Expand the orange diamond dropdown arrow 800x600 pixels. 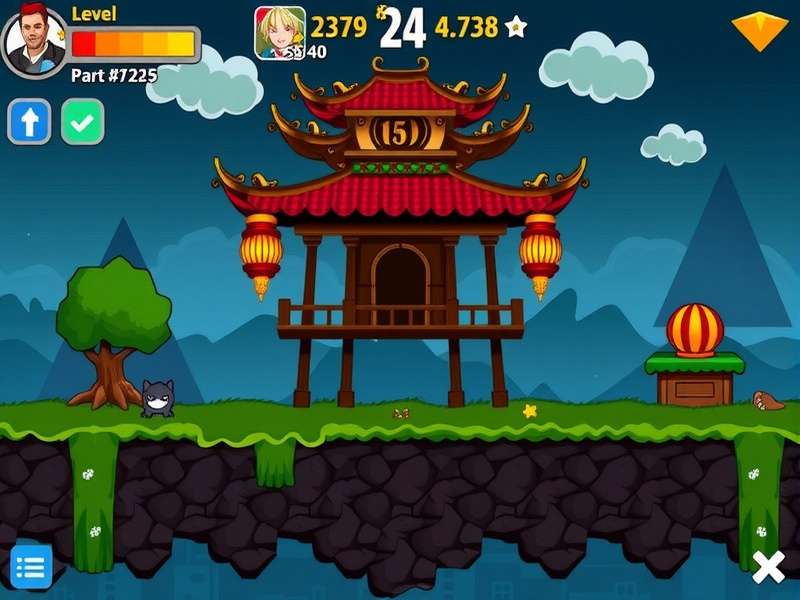click(x=761, y=30)
